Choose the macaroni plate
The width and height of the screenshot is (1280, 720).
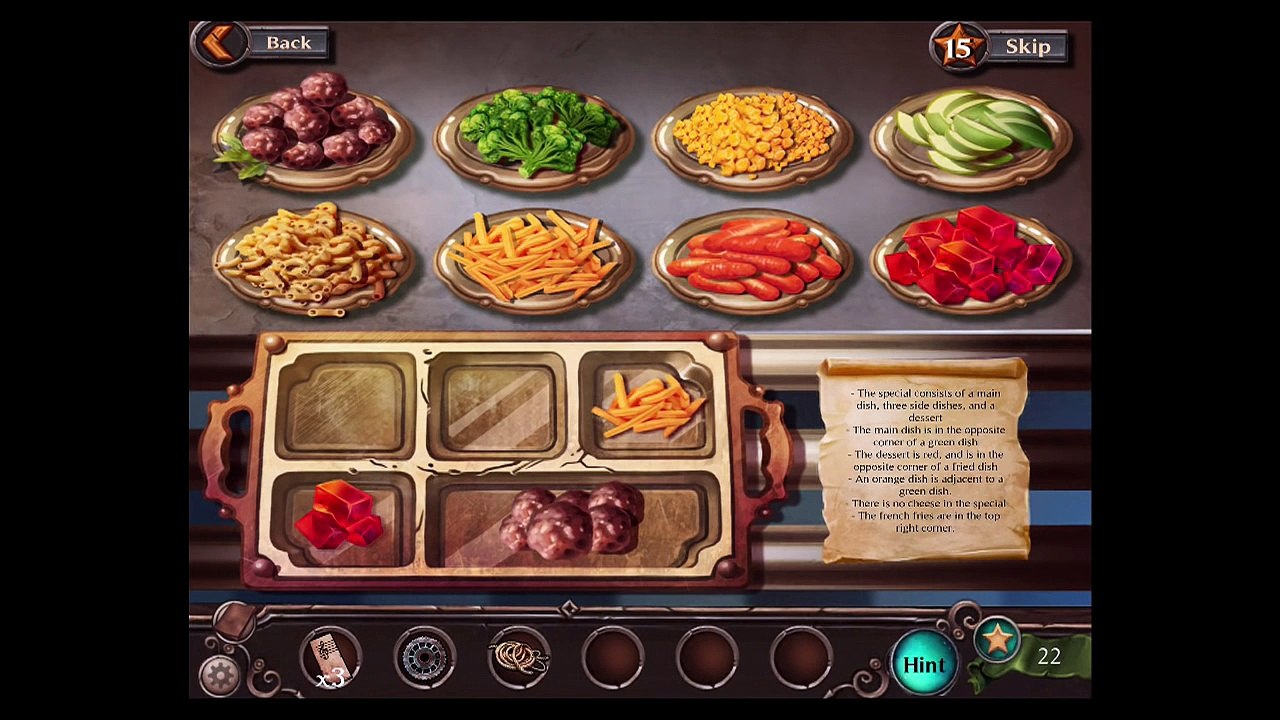[x=313, y=255]
